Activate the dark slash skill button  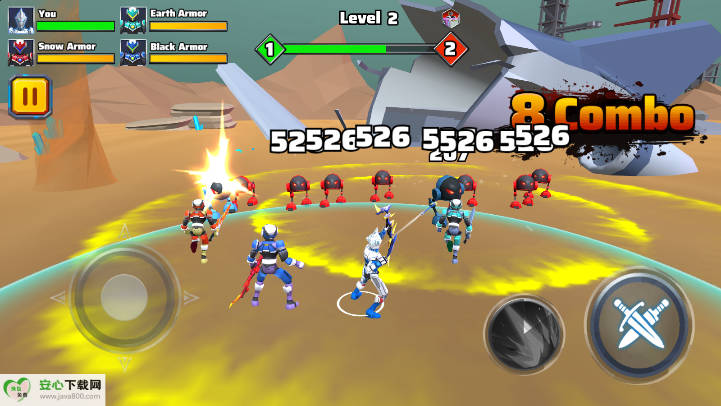tap(524, 336)
